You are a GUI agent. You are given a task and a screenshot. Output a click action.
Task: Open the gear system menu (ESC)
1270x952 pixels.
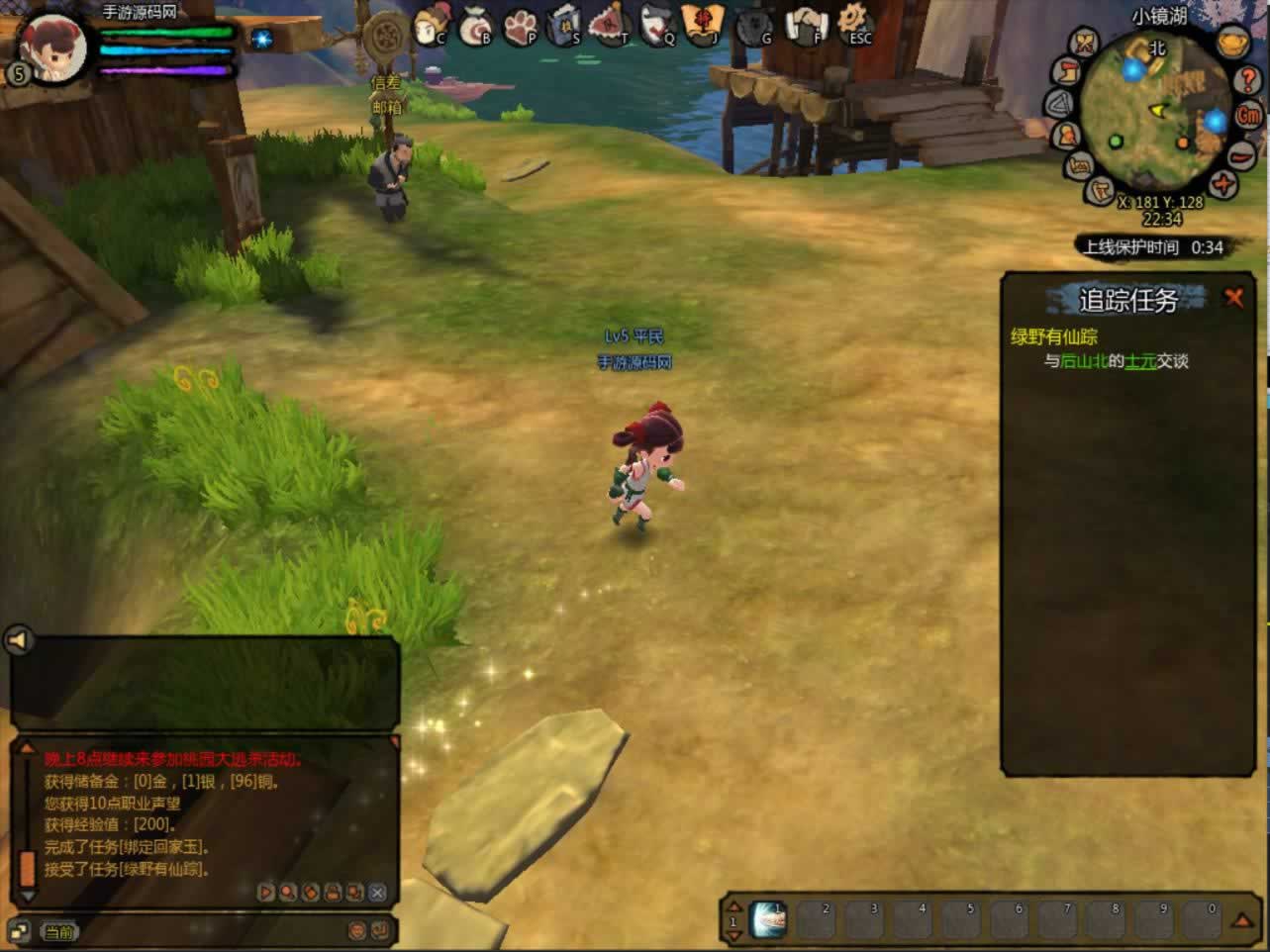(853, 24)
